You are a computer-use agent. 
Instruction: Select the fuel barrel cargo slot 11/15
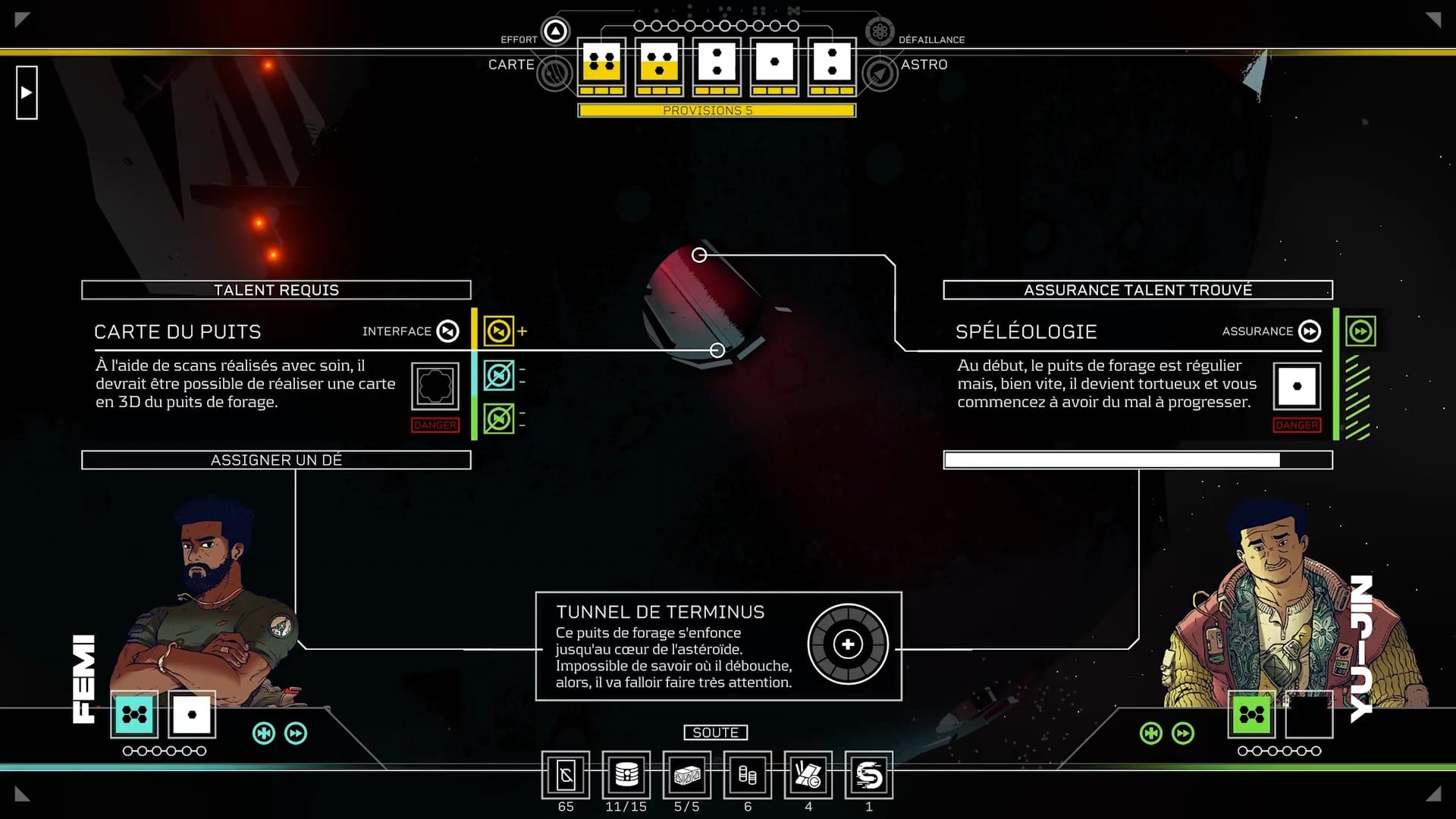coord(626,775)
